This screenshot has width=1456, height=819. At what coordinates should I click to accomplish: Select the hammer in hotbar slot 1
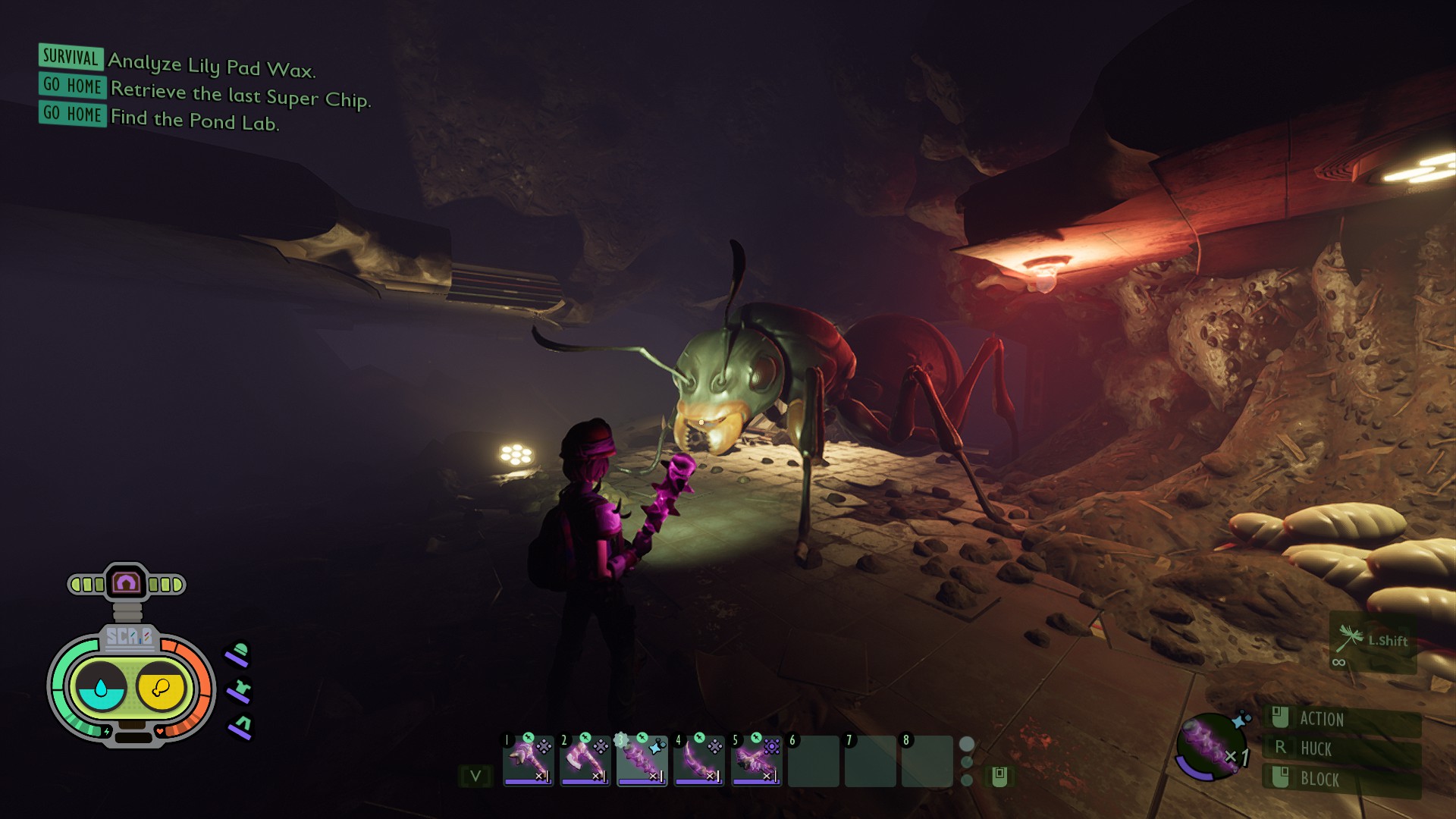click(528, 759)
